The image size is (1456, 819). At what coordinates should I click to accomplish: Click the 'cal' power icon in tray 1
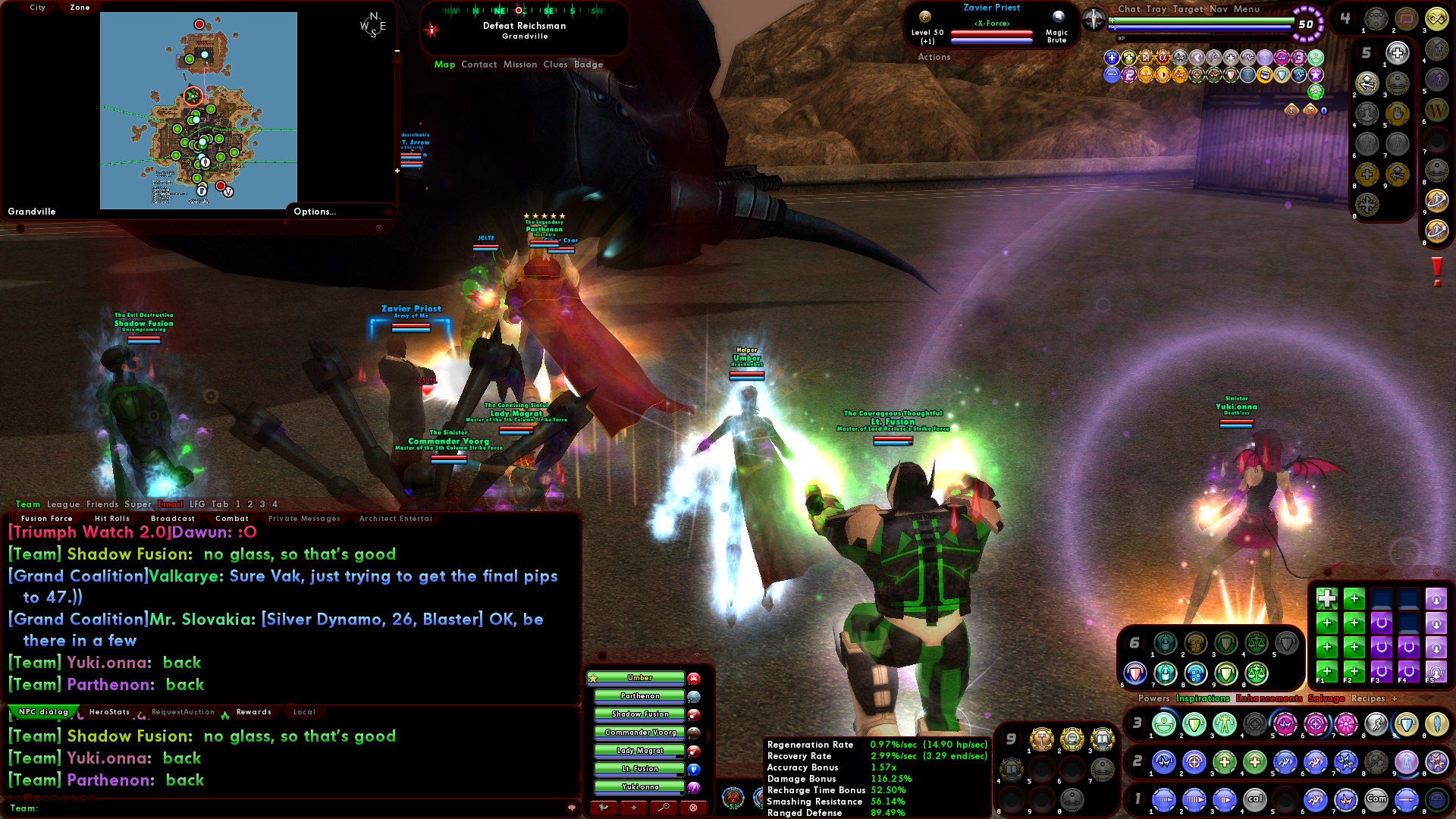(x=1254, y=799)
